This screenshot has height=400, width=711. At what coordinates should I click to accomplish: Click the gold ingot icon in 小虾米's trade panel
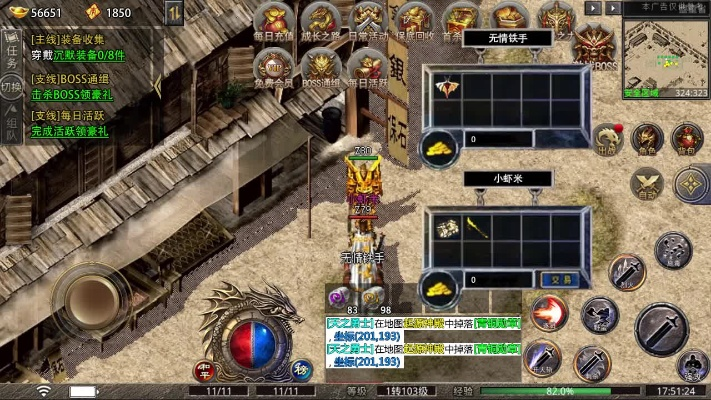tap(438, 284)
